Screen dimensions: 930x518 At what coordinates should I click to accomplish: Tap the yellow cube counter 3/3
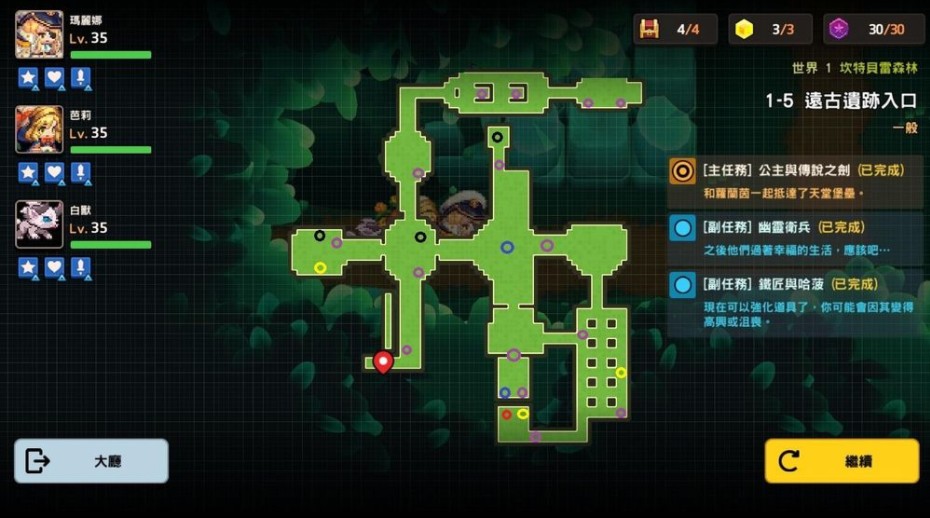(768, 29)
